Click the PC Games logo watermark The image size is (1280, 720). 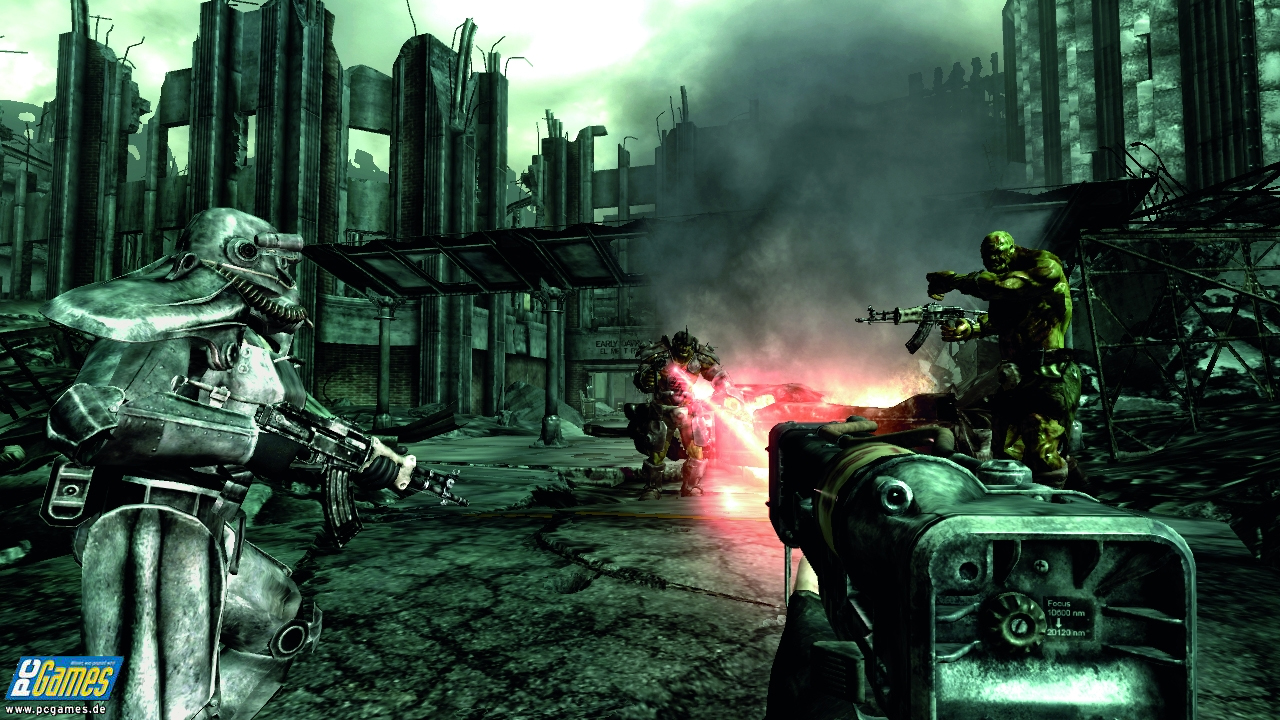(62, 677)
